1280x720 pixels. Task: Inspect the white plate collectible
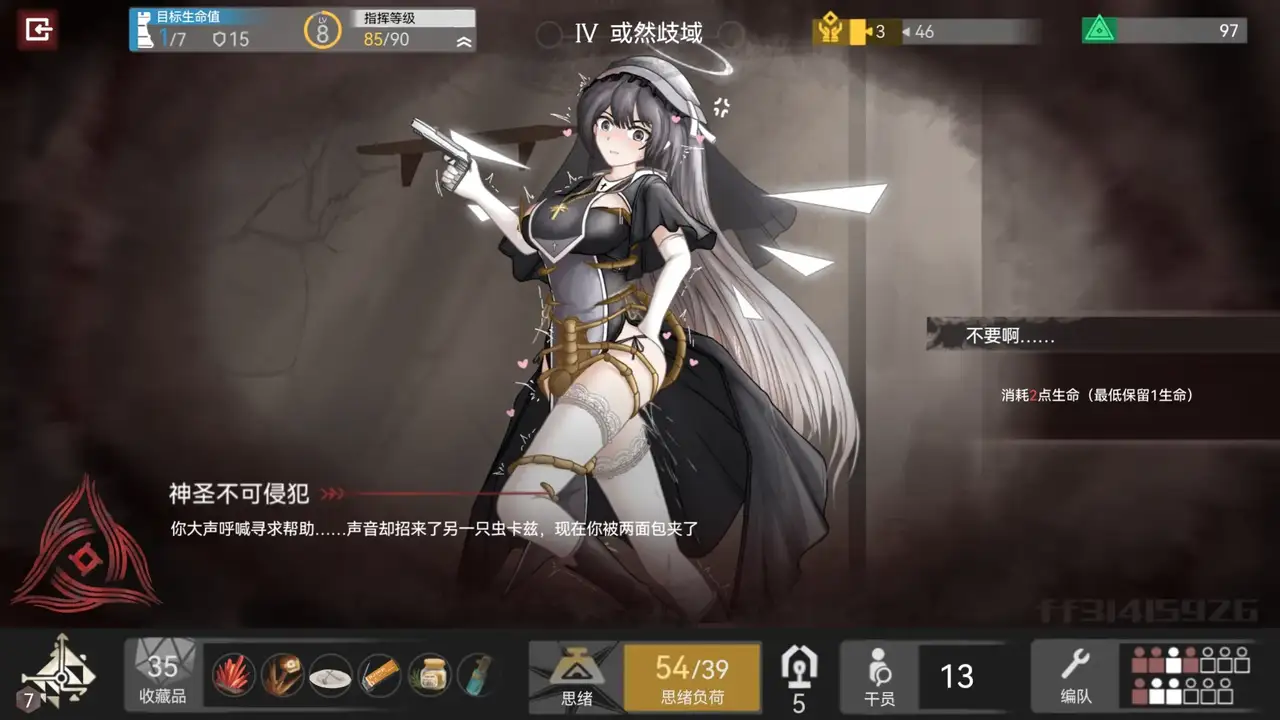(x=331, y=676)
